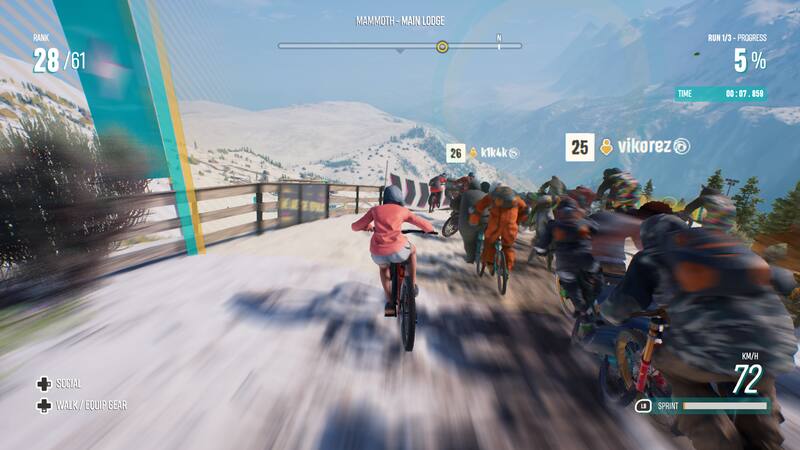Click the yellow checkpoint marker on the compass
Image resolution: width=800 pixels, height=450 pixels.
pos(442,46)
